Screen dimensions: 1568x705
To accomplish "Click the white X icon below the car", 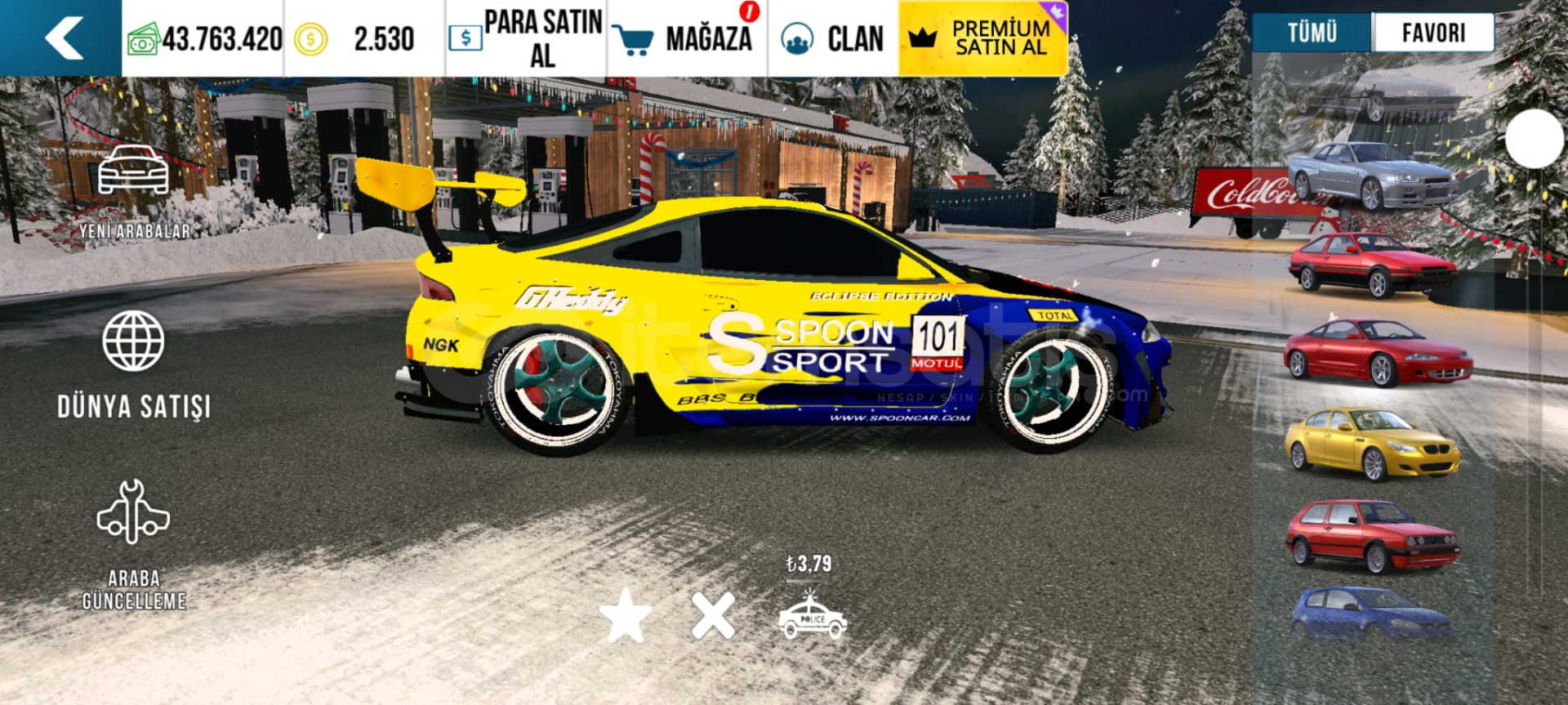I will (x=713, y=615).
